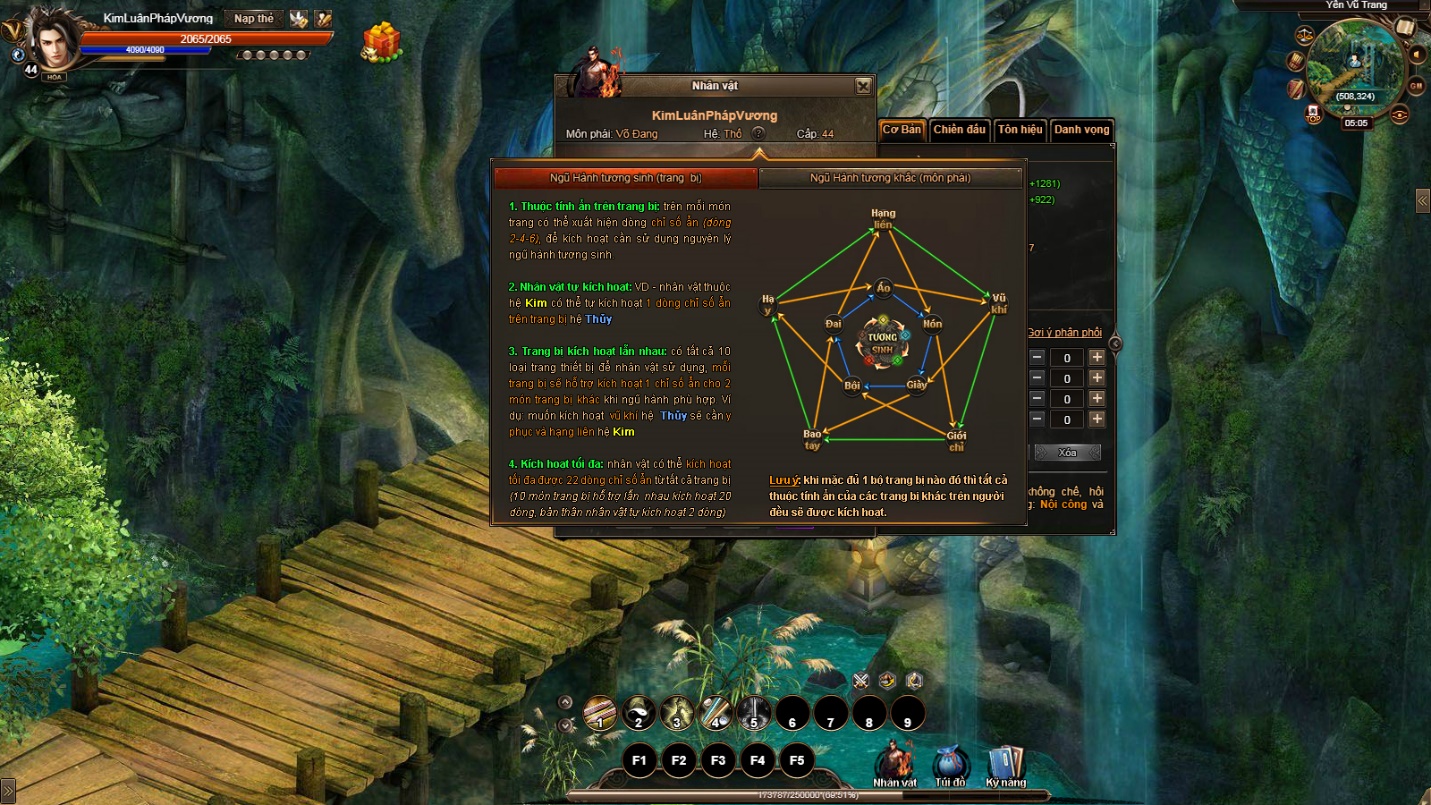The image size is (1431, 805).
Task: Expand the right side panel arrow
Action: pos(1422,201)
